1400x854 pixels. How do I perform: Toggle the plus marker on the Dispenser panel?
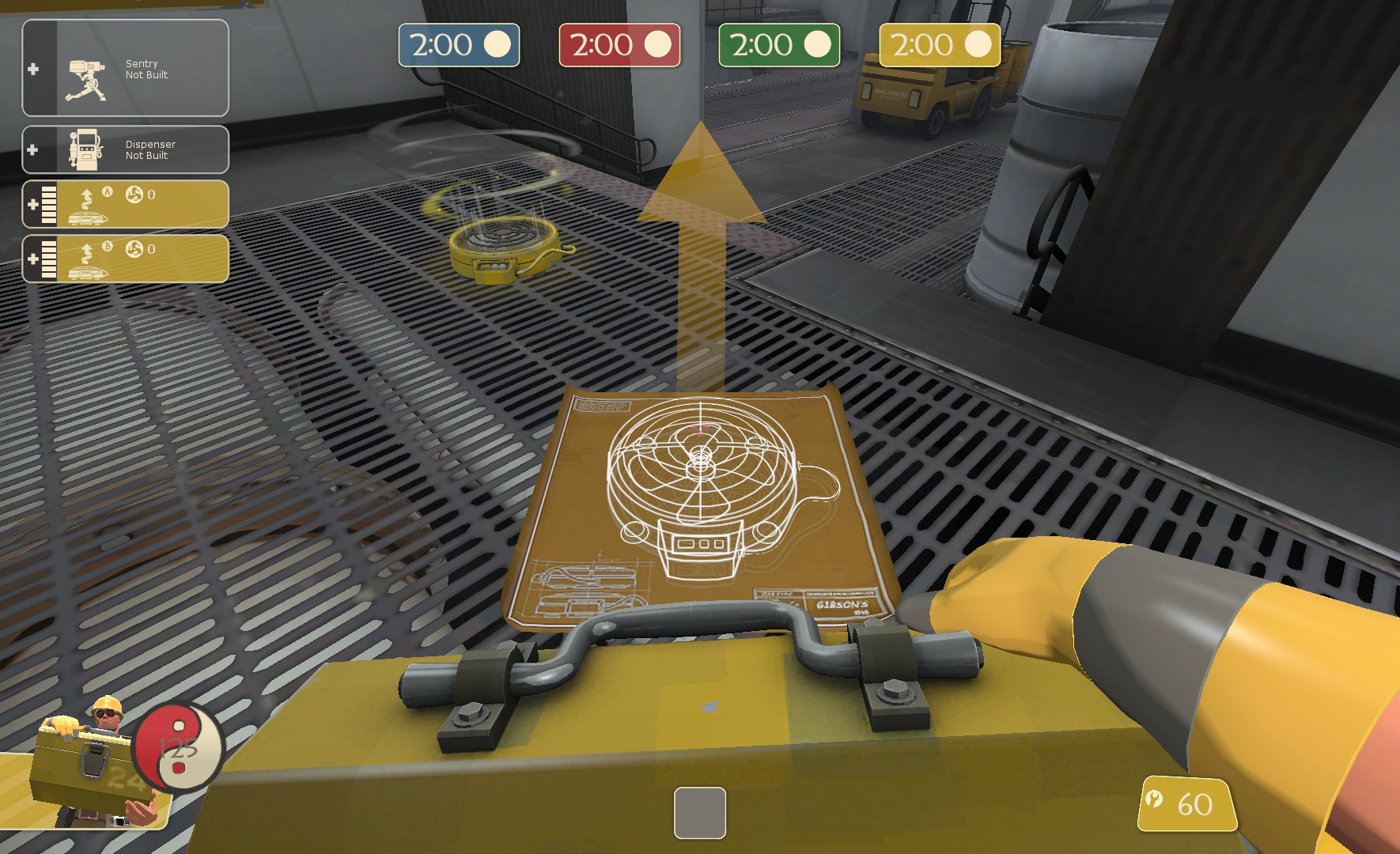pyautogui.click(x=32, y=149)
